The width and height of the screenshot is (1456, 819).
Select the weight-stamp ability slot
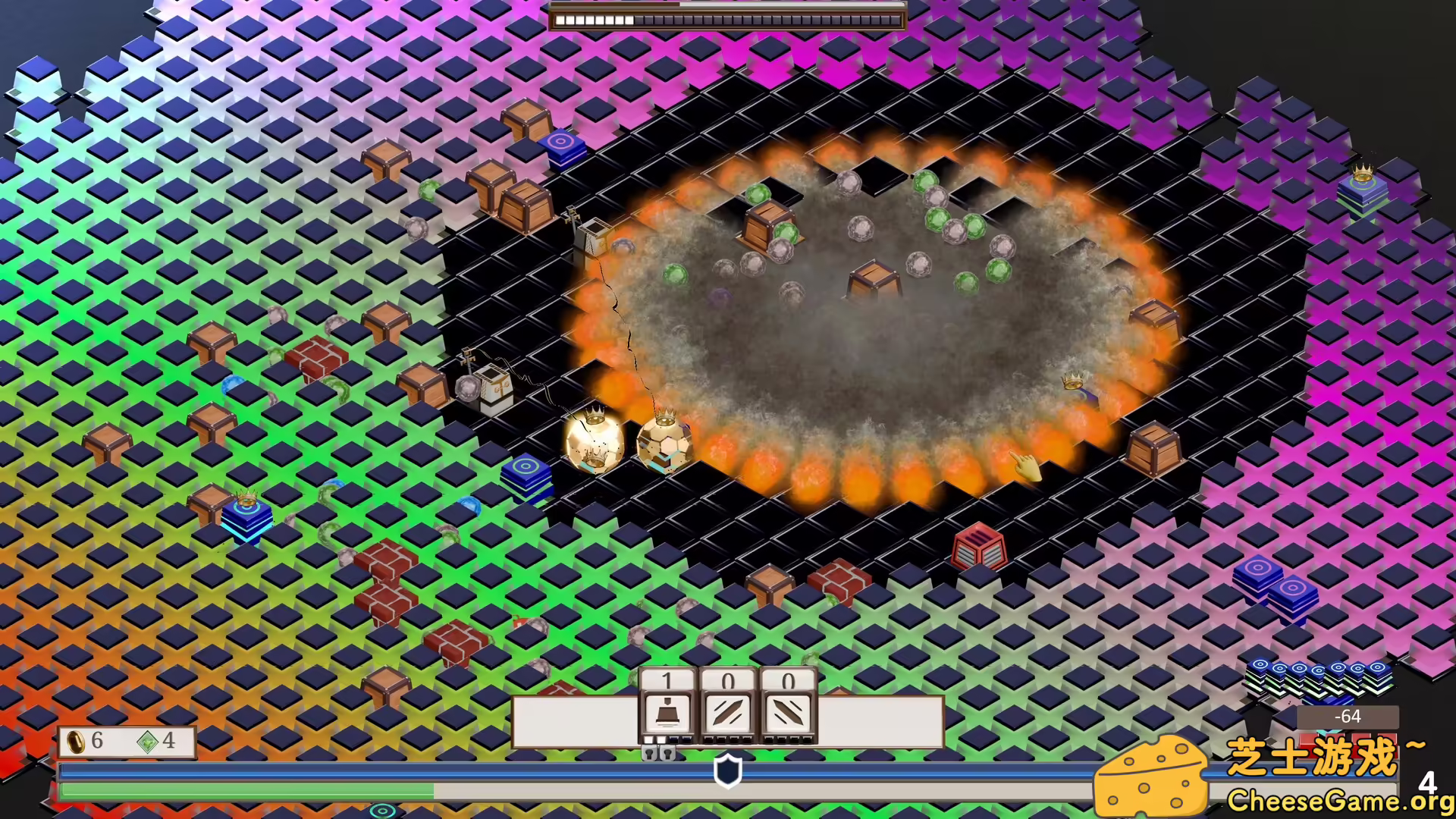[x=667, y=713]
